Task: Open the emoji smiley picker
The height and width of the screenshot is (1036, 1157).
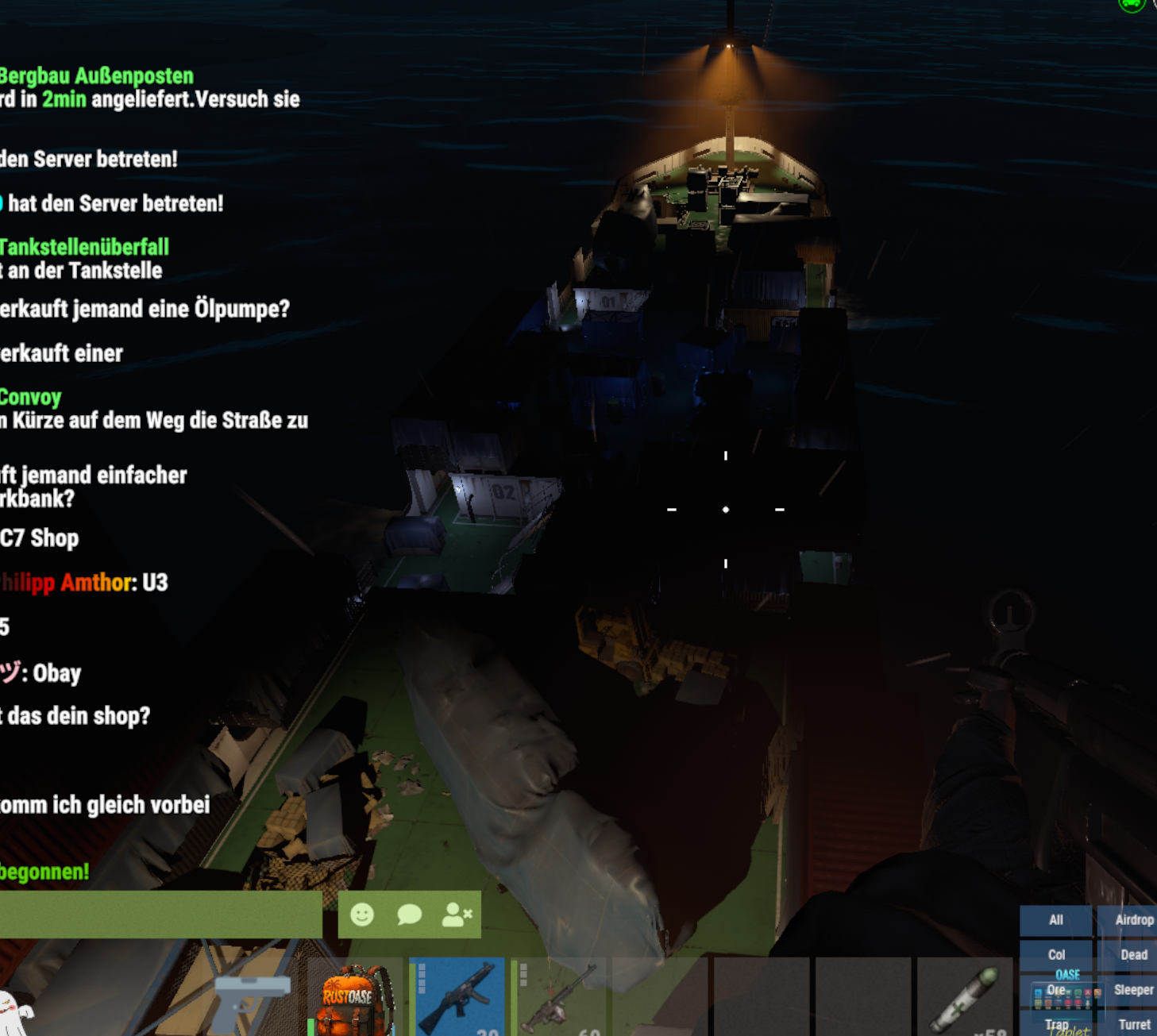Action: [x=362, y=915]
